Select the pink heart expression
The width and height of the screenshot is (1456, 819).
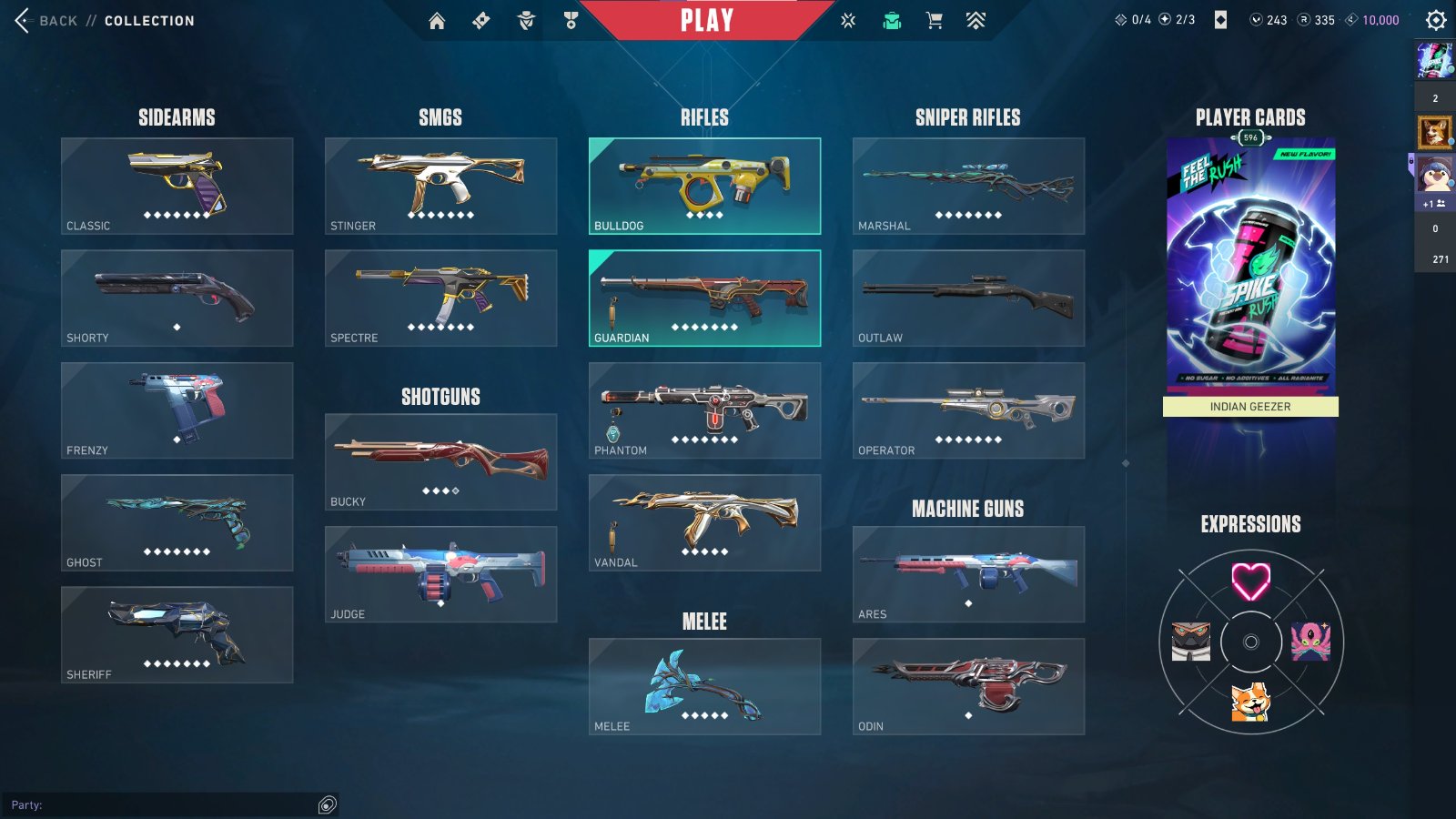(x=1250, y=581)
